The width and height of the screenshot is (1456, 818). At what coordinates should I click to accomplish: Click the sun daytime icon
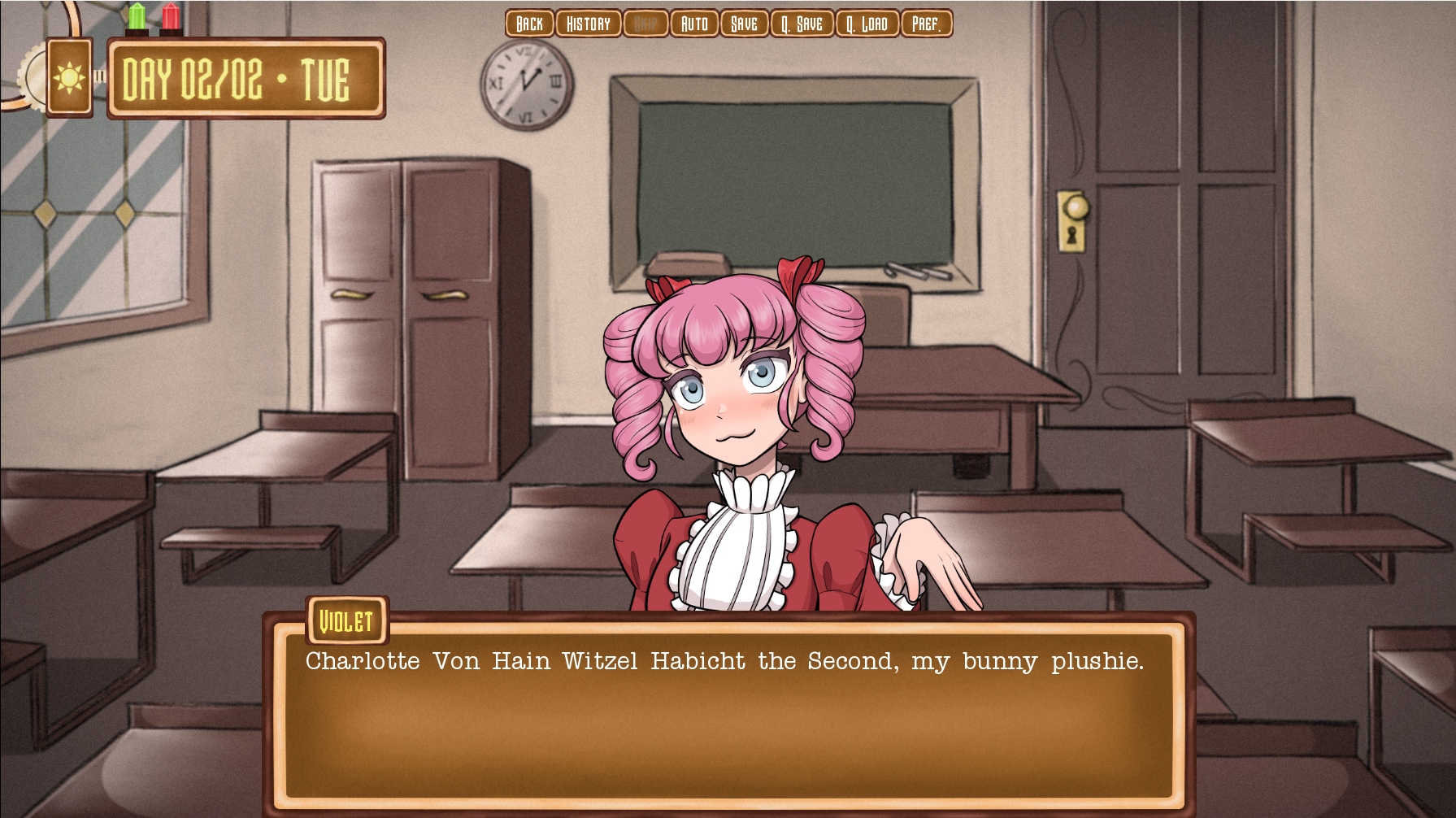(69, 78)
